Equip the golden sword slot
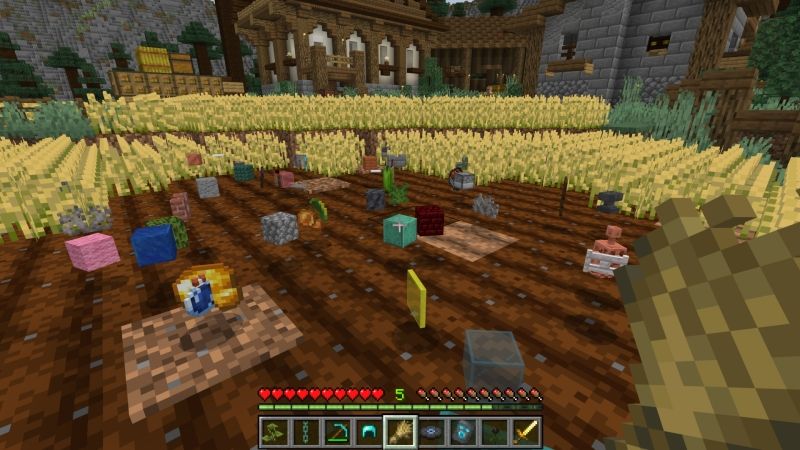This screenshot has width=800, height=450. point(526,432)
